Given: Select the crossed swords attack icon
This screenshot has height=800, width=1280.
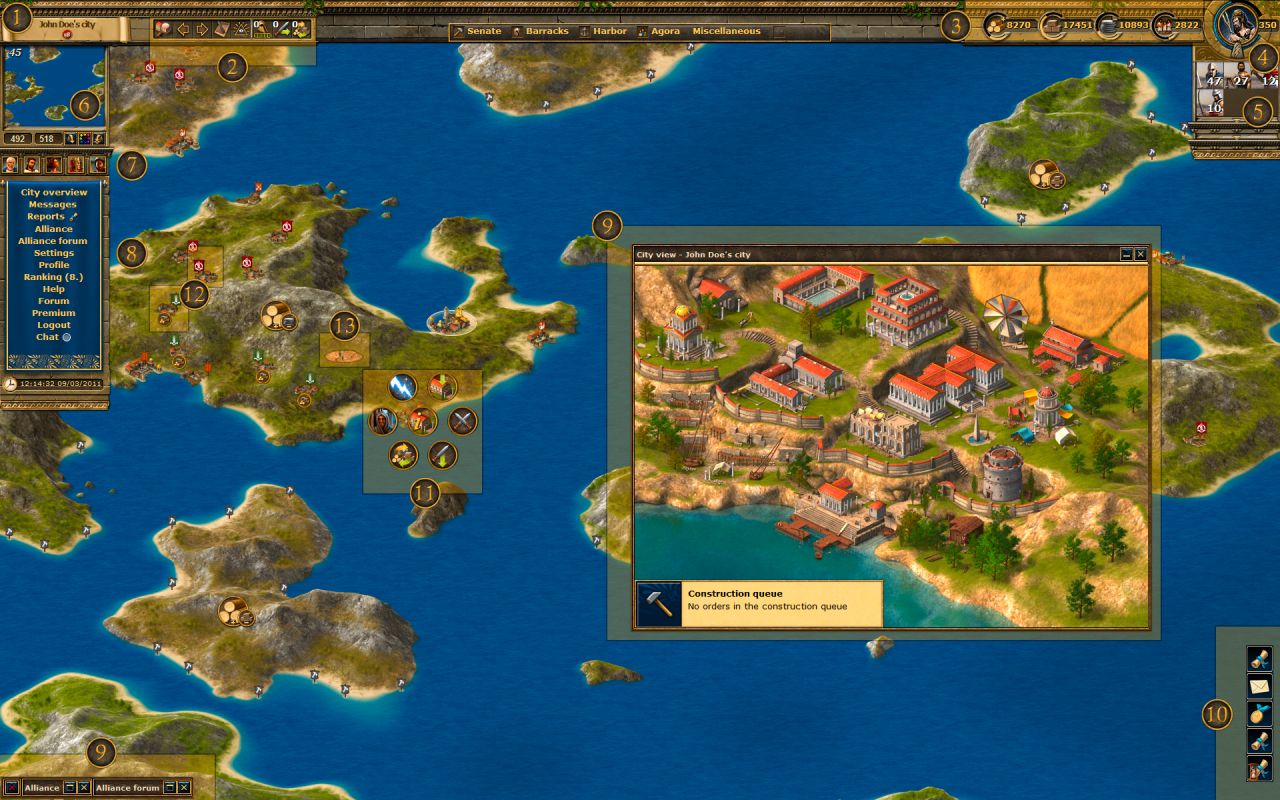Looking at the screenshot, I should click(x=460, y=420).
